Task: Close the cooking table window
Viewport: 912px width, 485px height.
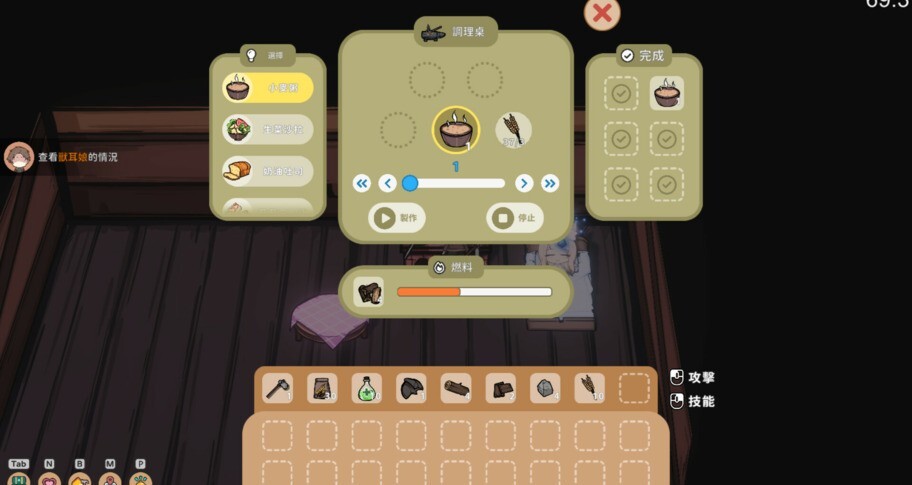Action: (602, 13)
